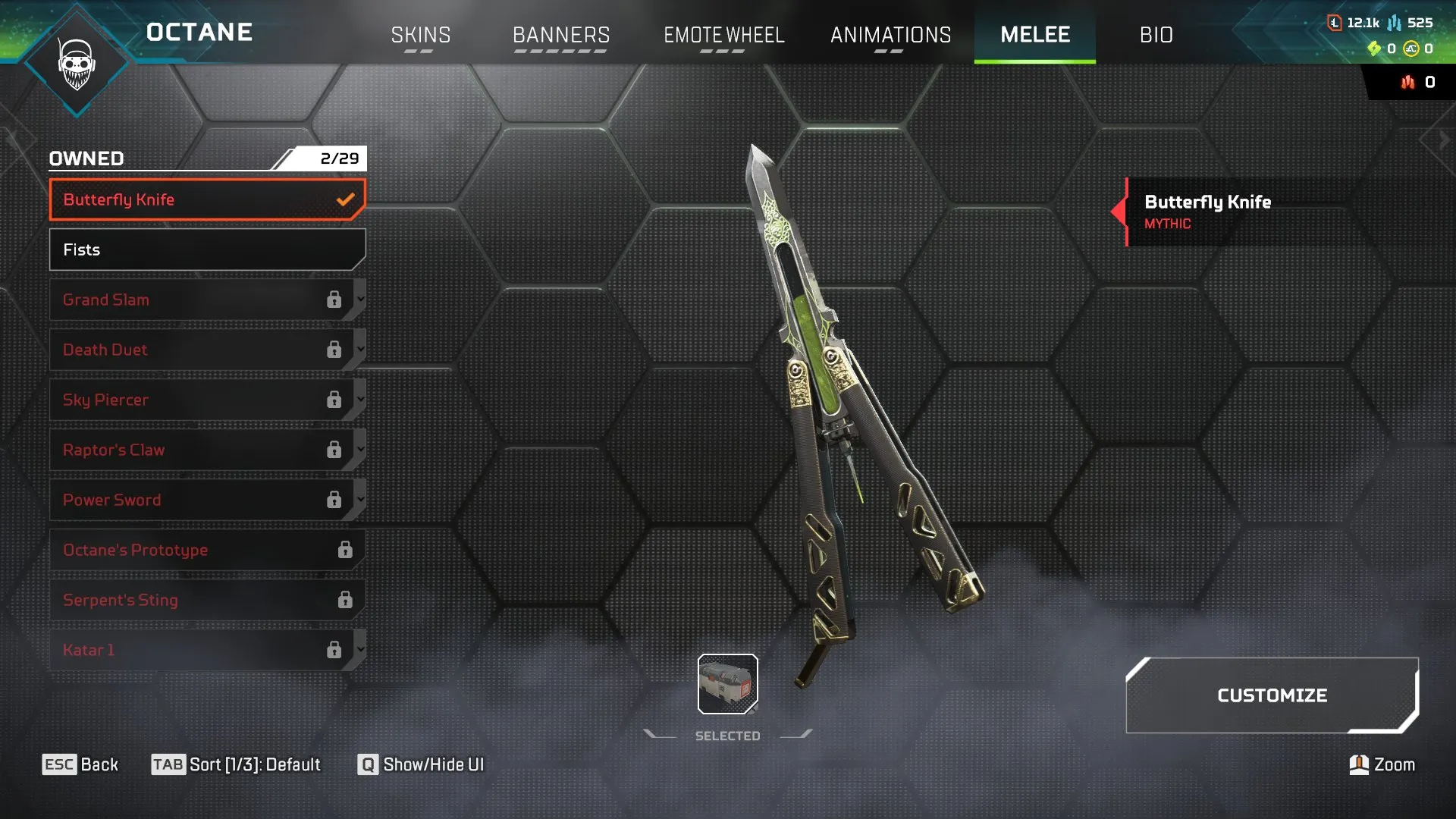Open the BIO tab
Screen dimensions: 1456x819
click(1156, 35)
